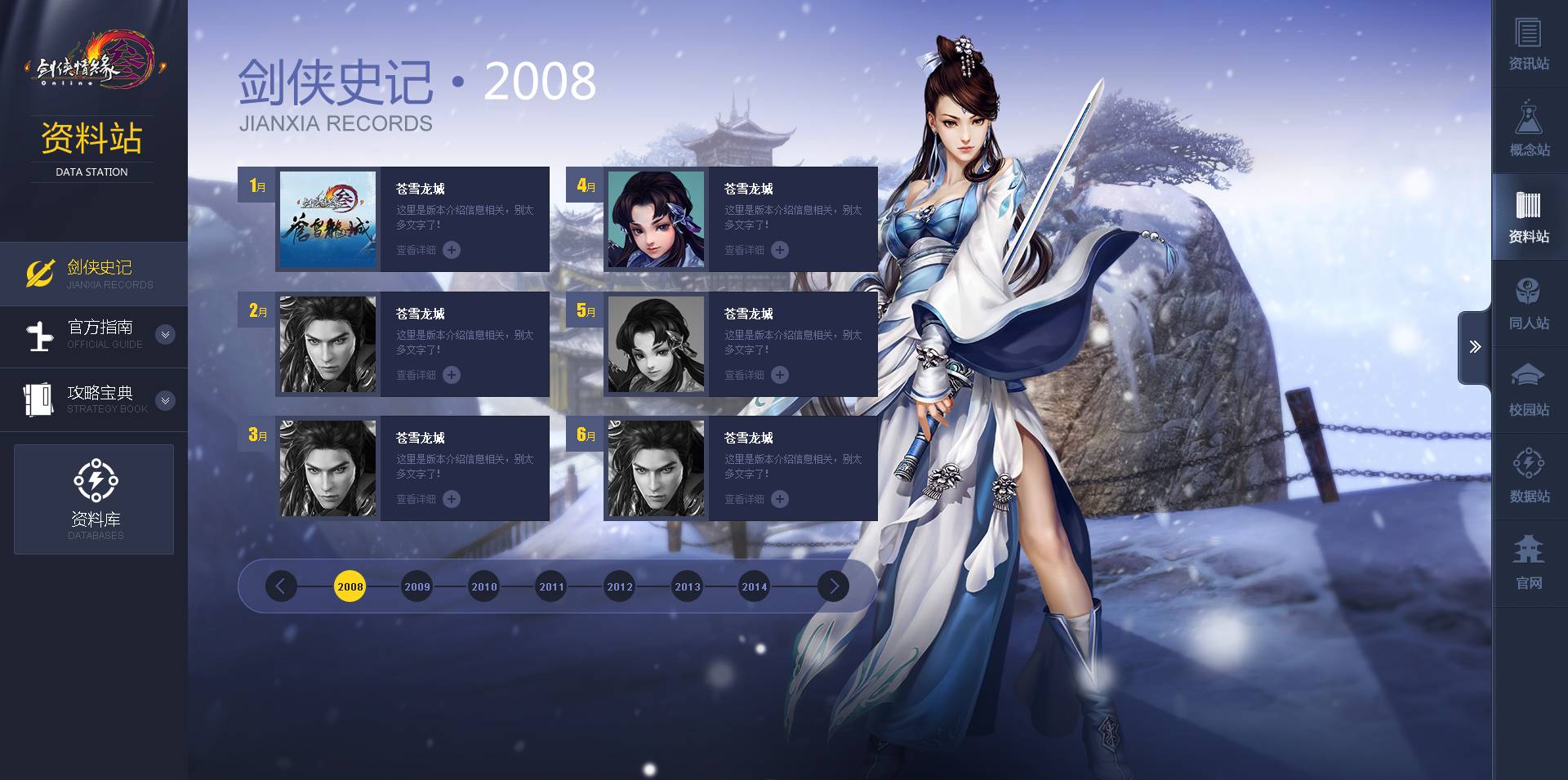Open the 同人站 fan station
Viewport: 1568px width, 780px height.
tap(1529, 304)
